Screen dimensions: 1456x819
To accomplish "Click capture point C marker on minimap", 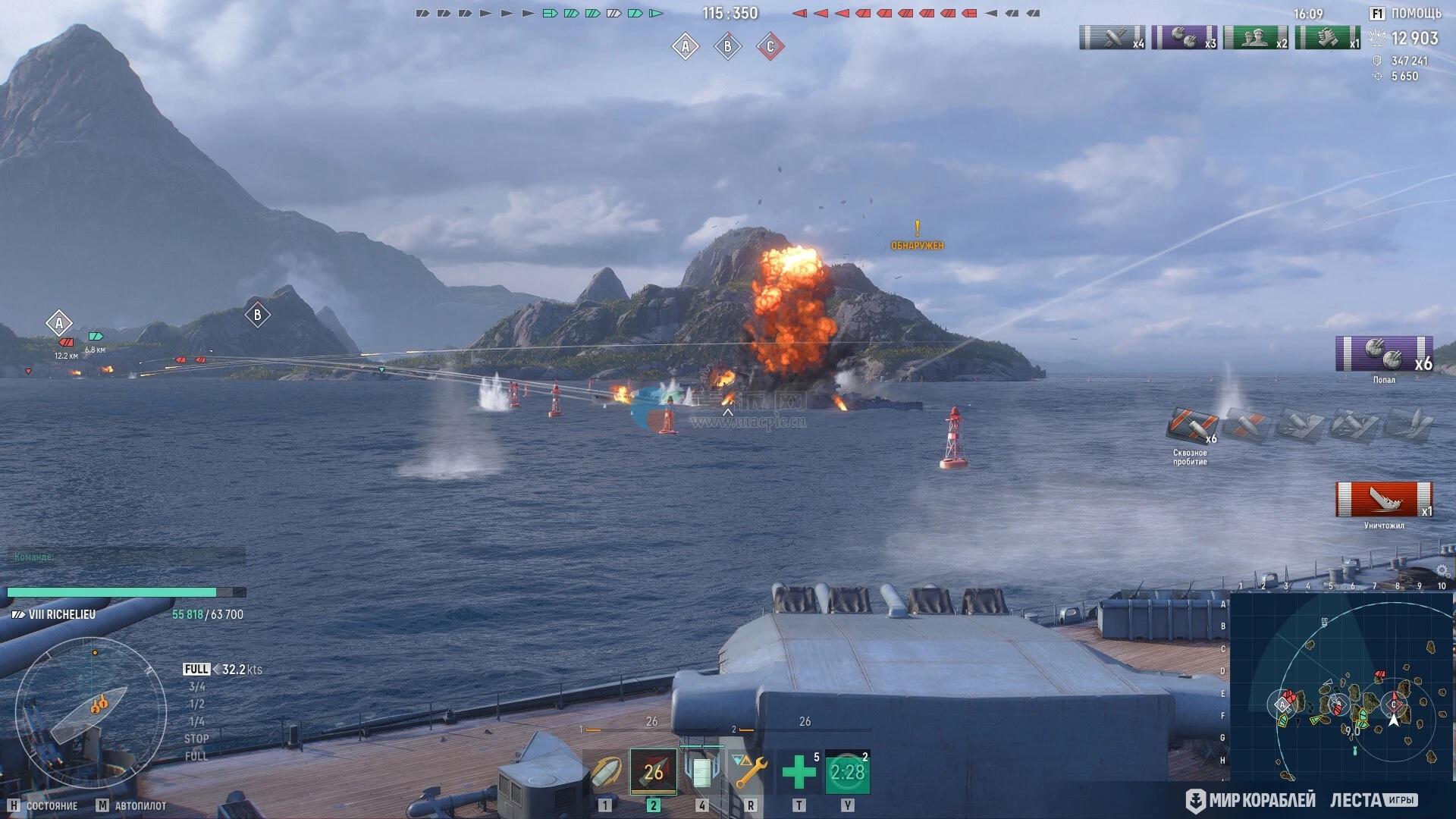I will 1393,704.
